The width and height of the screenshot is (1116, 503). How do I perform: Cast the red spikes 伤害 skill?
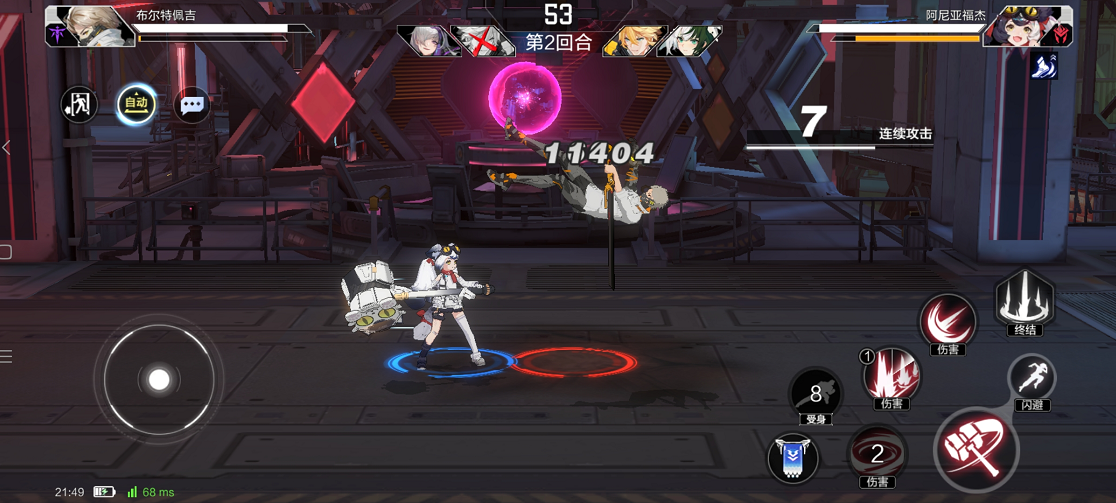890,375
